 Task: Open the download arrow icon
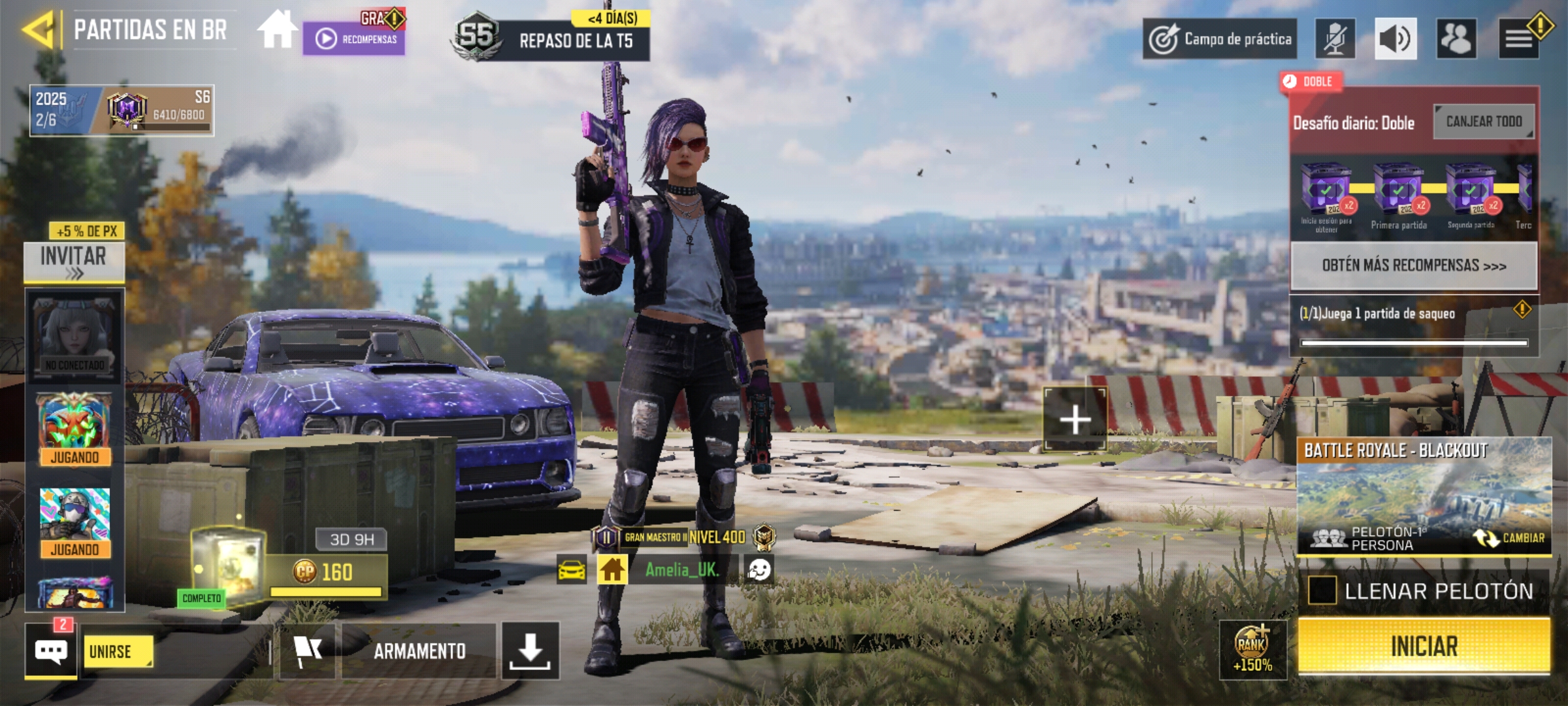[x=530, y=651]
